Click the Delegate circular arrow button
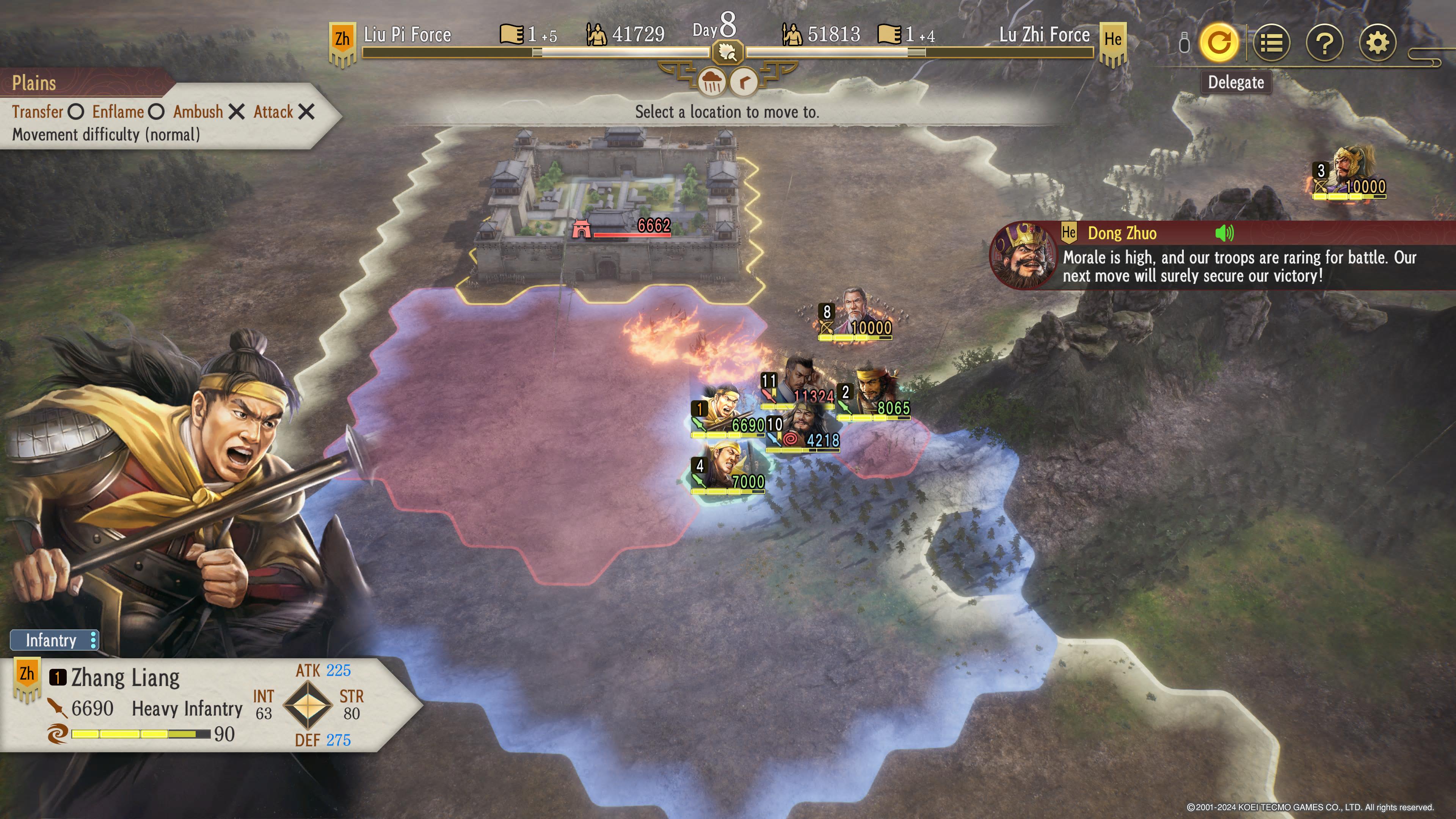The width and height of the screenshot is (1456, 819). click(1218, 42)
